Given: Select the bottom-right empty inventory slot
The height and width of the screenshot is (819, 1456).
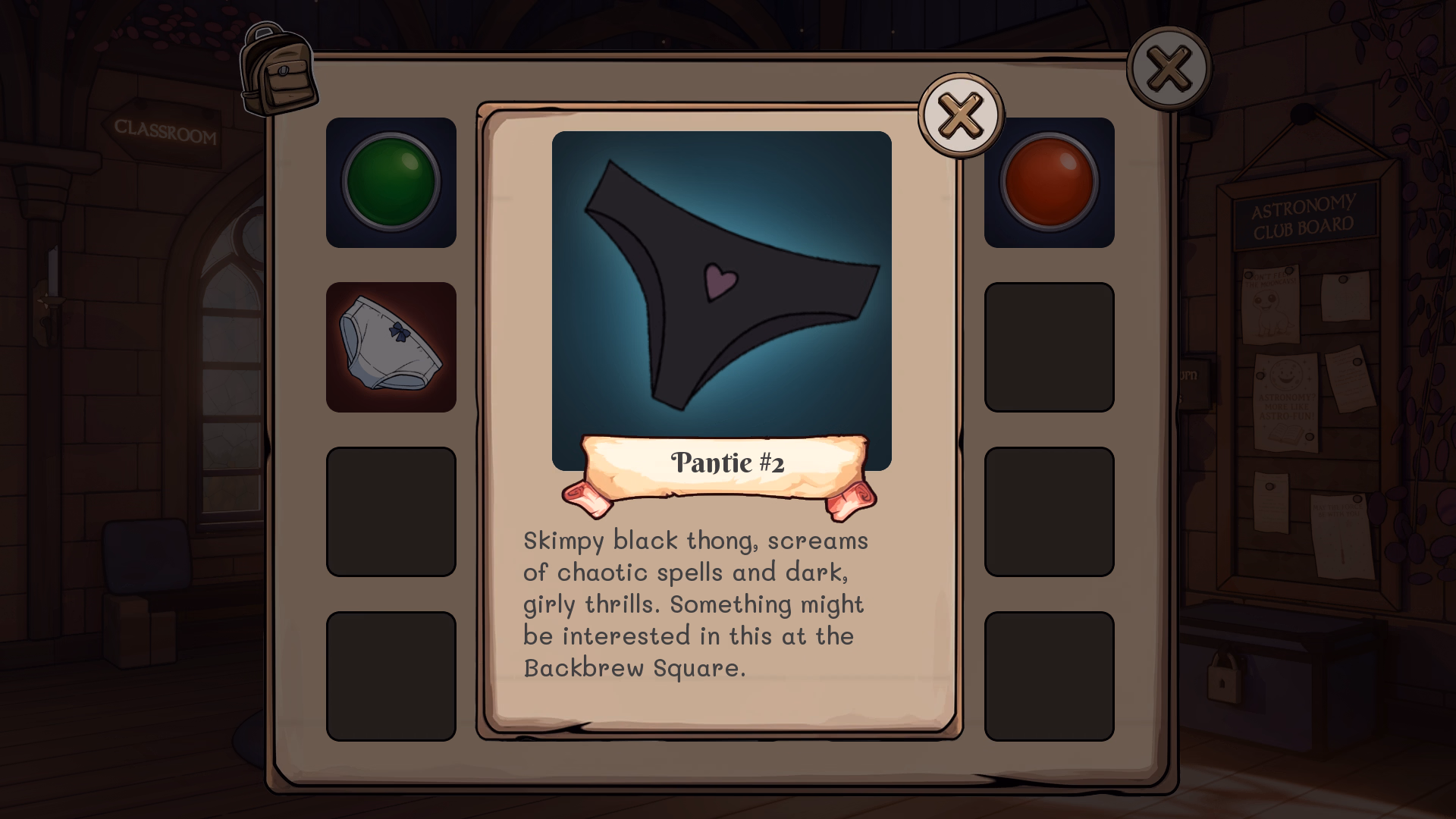Looking at the screenshot, I should pyautogui.click(x=1050, y=675).
